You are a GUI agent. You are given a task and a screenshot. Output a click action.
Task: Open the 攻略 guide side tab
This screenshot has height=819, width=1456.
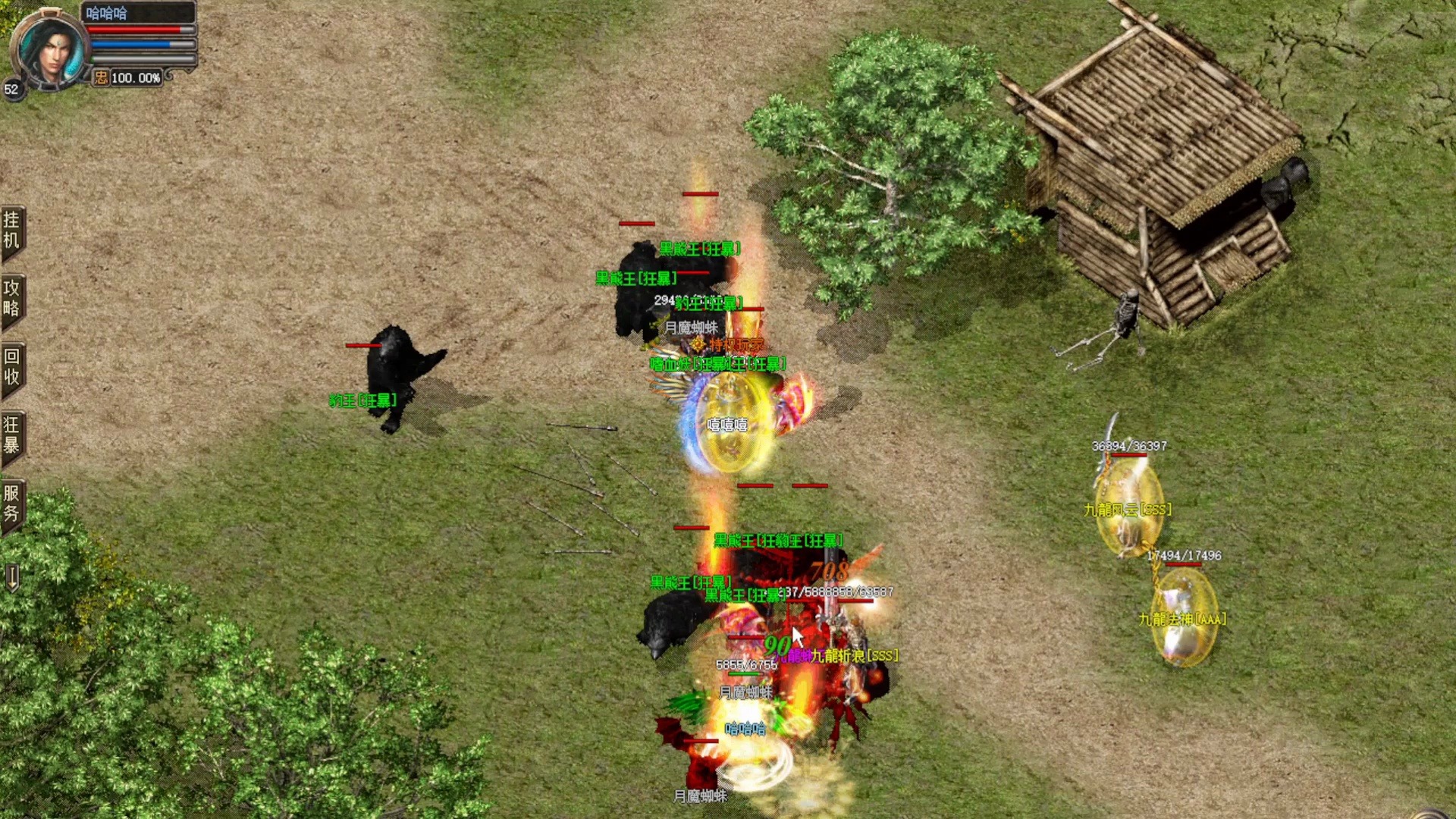12,298
